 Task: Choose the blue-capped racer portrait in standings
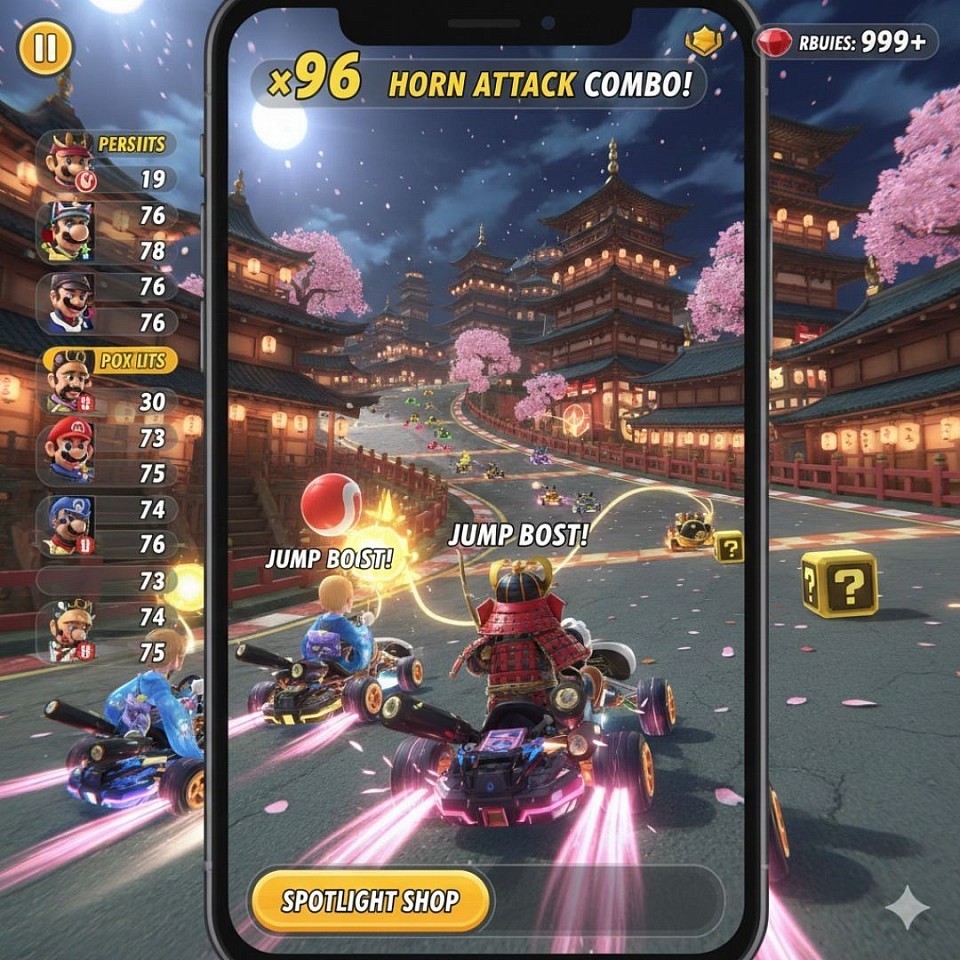[x=69, y=524]
